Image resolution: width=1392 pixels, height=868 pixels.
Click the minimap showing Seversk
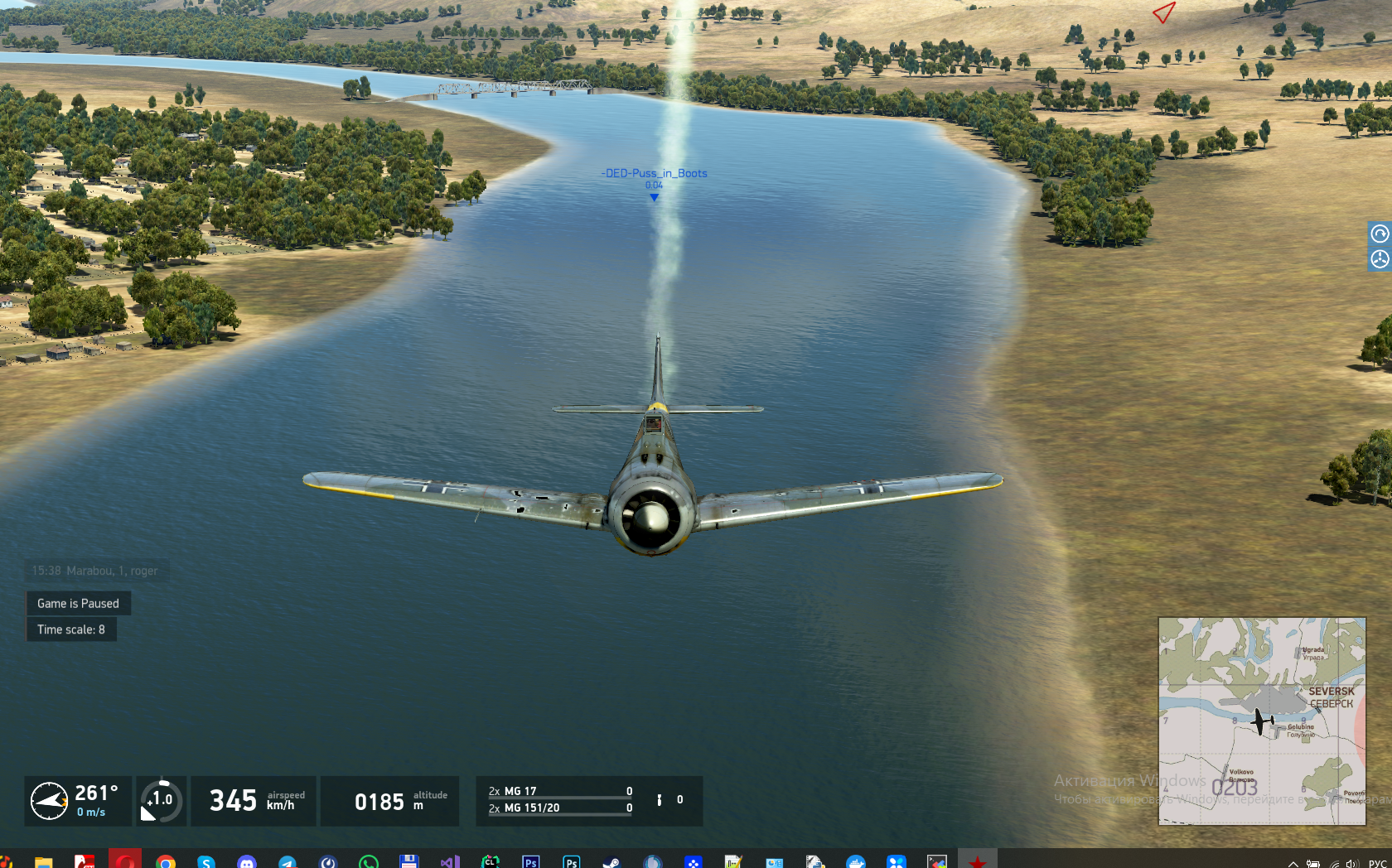click(x=1261, y=721)
